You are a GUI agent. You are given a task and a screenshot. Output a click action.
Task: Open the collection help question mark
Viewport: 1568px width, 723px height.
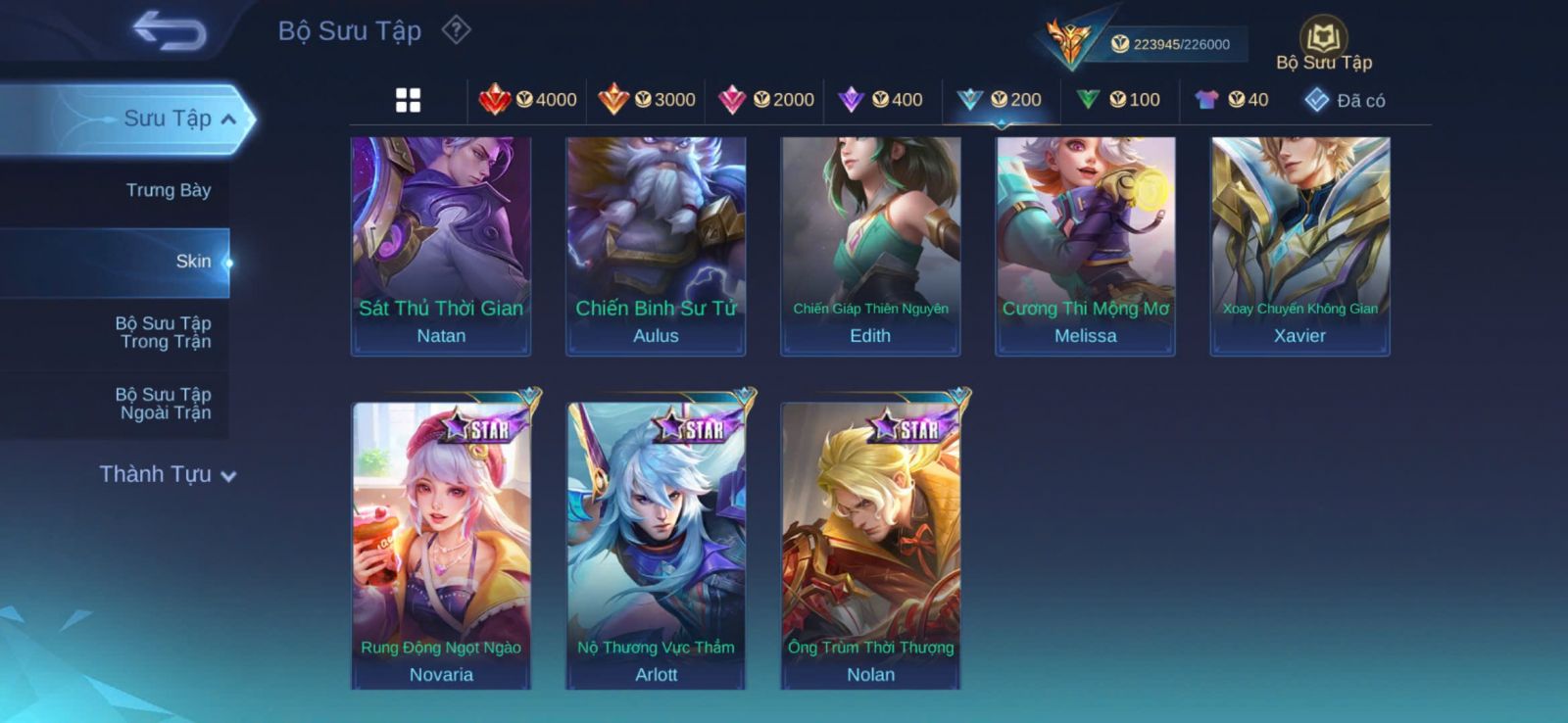pyautogui.click(x=456, y=30)
